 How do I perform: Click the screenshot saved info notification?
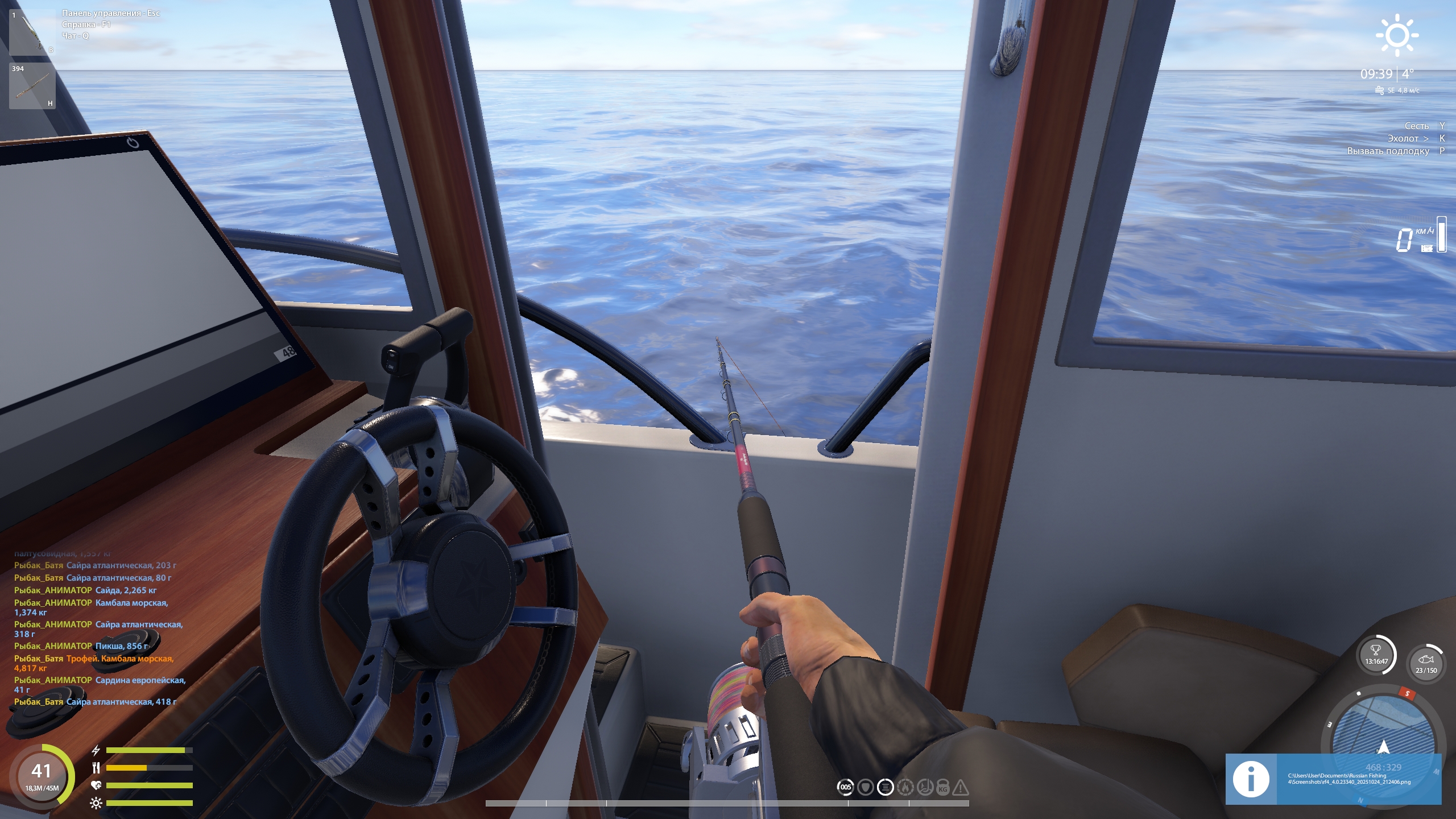click(1333, 779)
